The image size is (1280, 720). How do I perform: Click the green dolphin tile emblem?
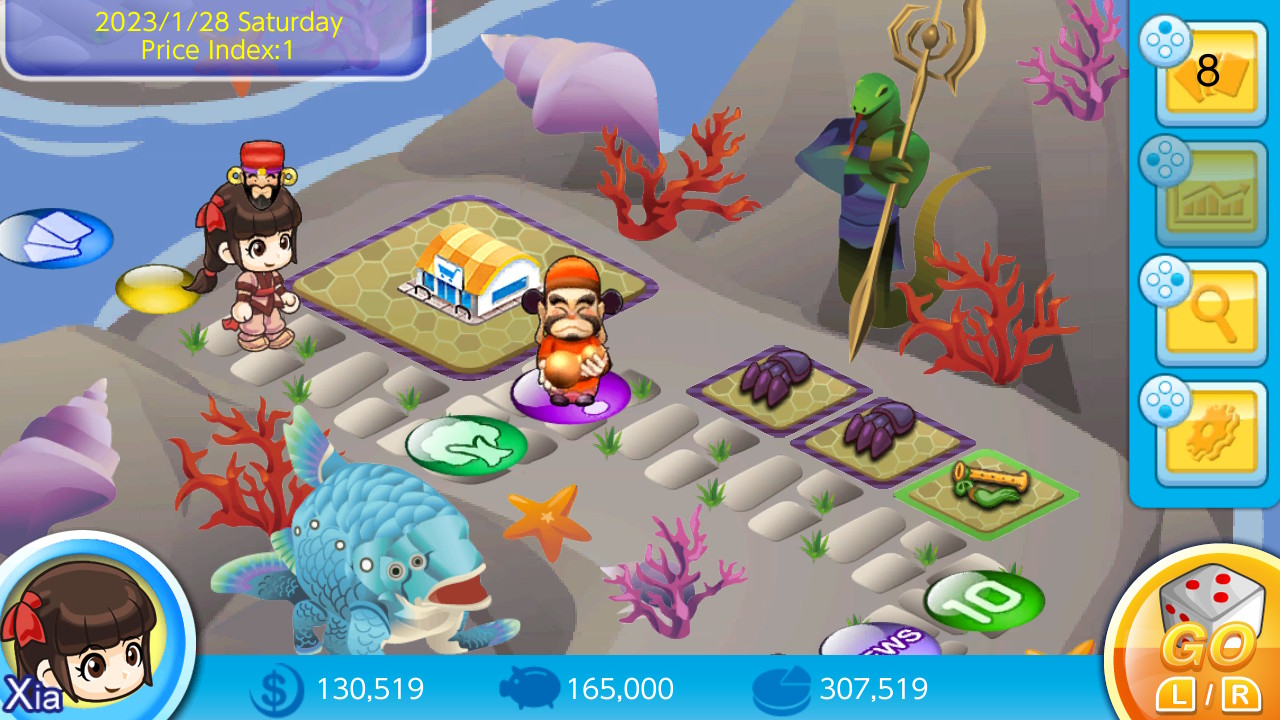tap(466, 441)
